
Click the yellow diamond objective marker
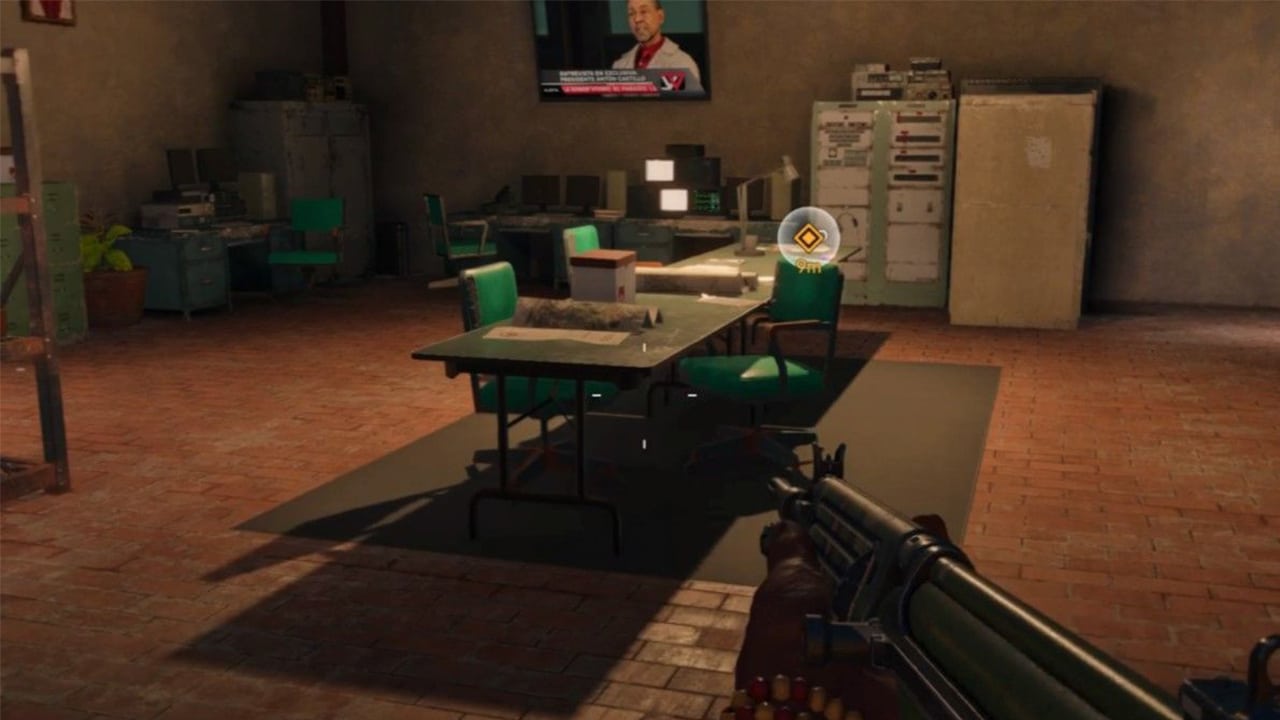[808, 237]
